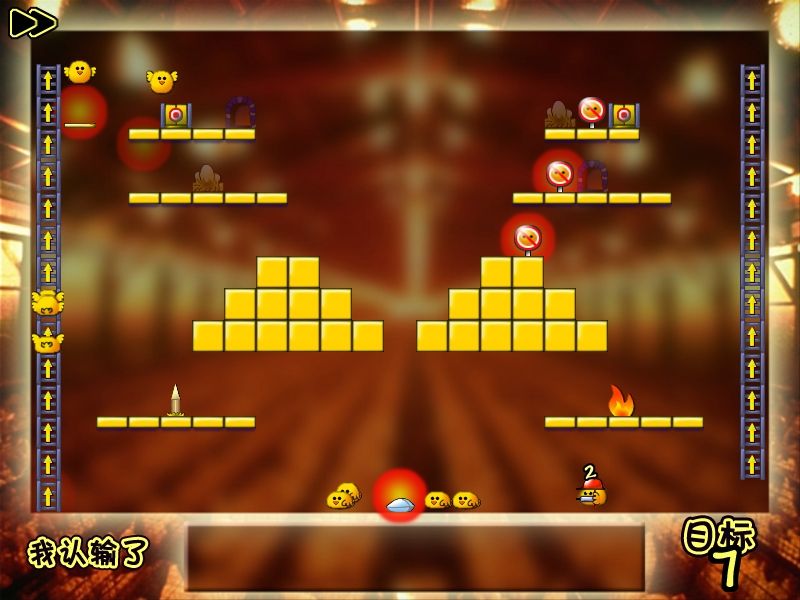
Task: Click the fast-forward double arrow button
Action: [33, 22]
